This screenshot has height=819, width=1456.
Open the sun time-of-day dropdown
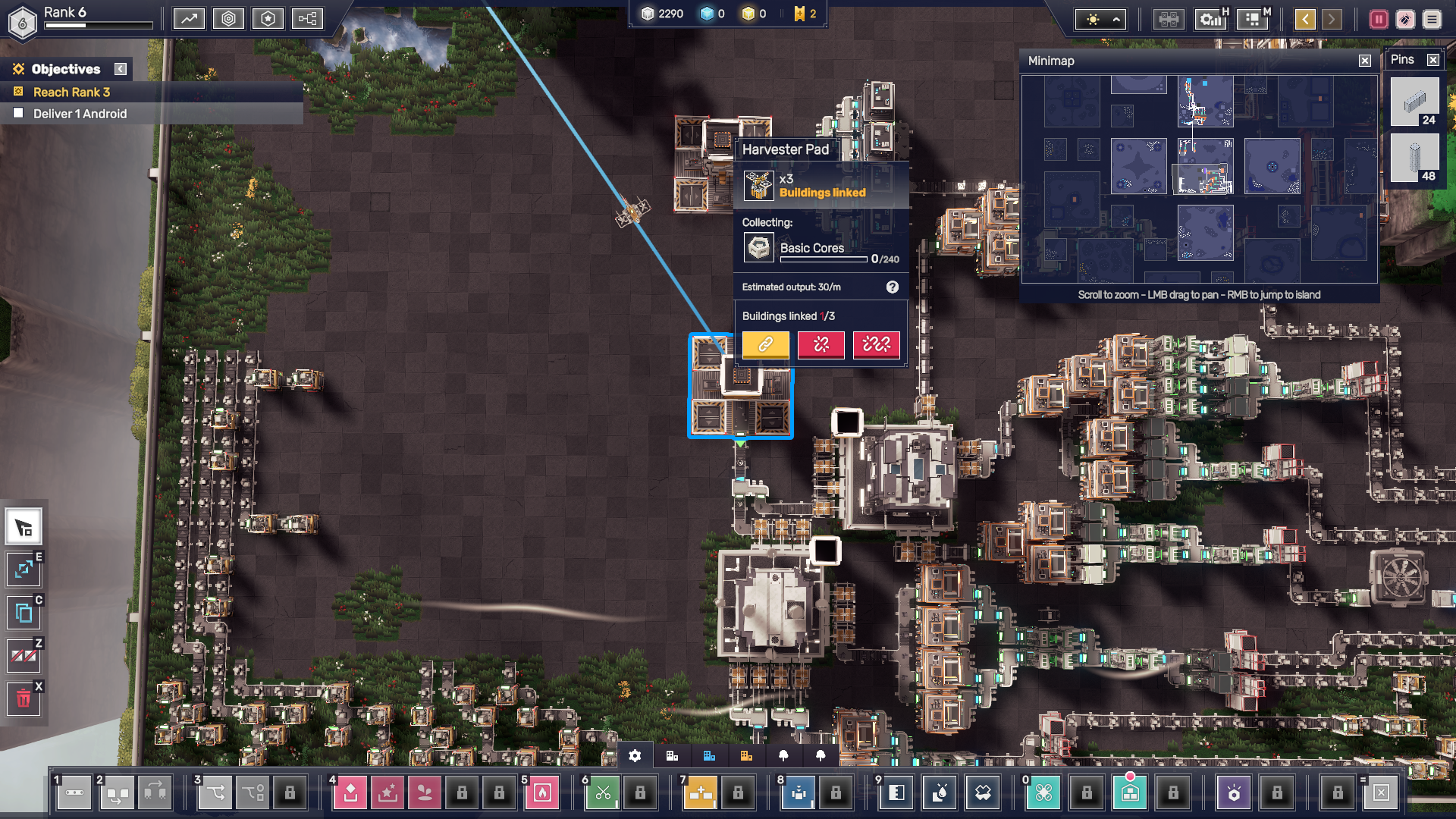(1102, 20)
